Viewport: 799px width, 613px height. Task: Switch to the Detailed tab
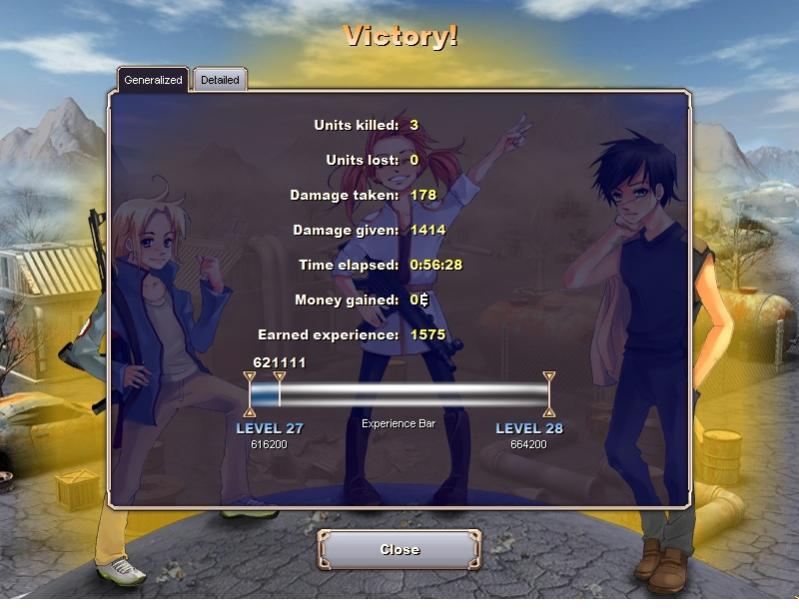(x=220, y=80)
